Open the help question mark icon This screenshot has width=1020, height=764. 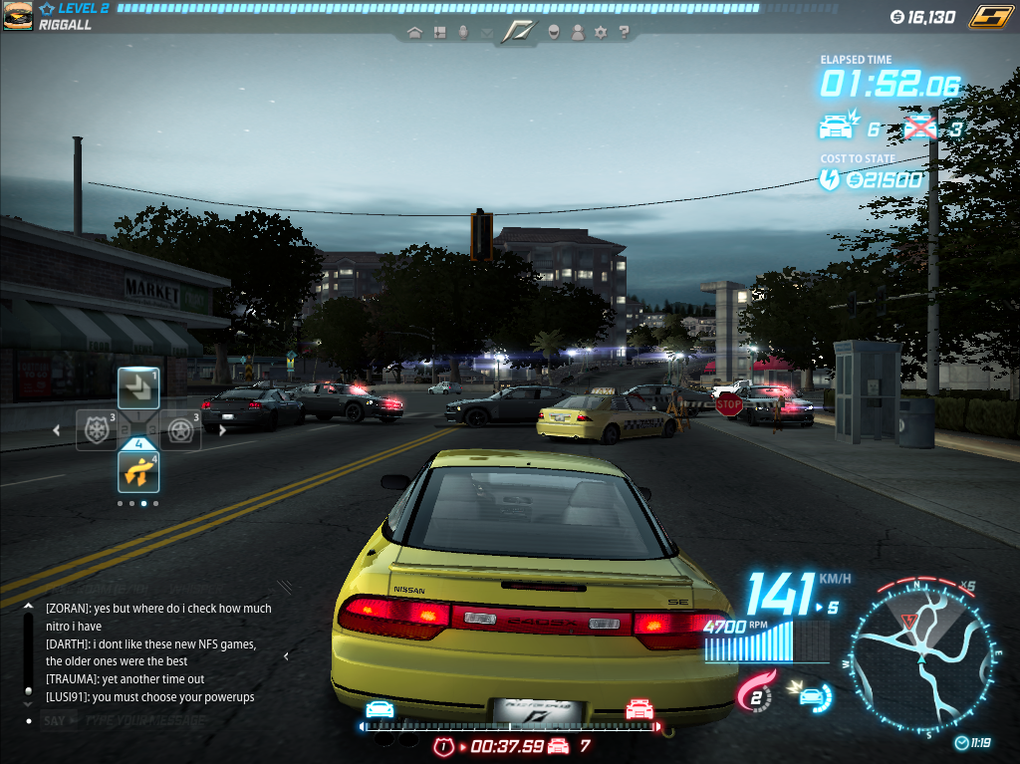624,32
